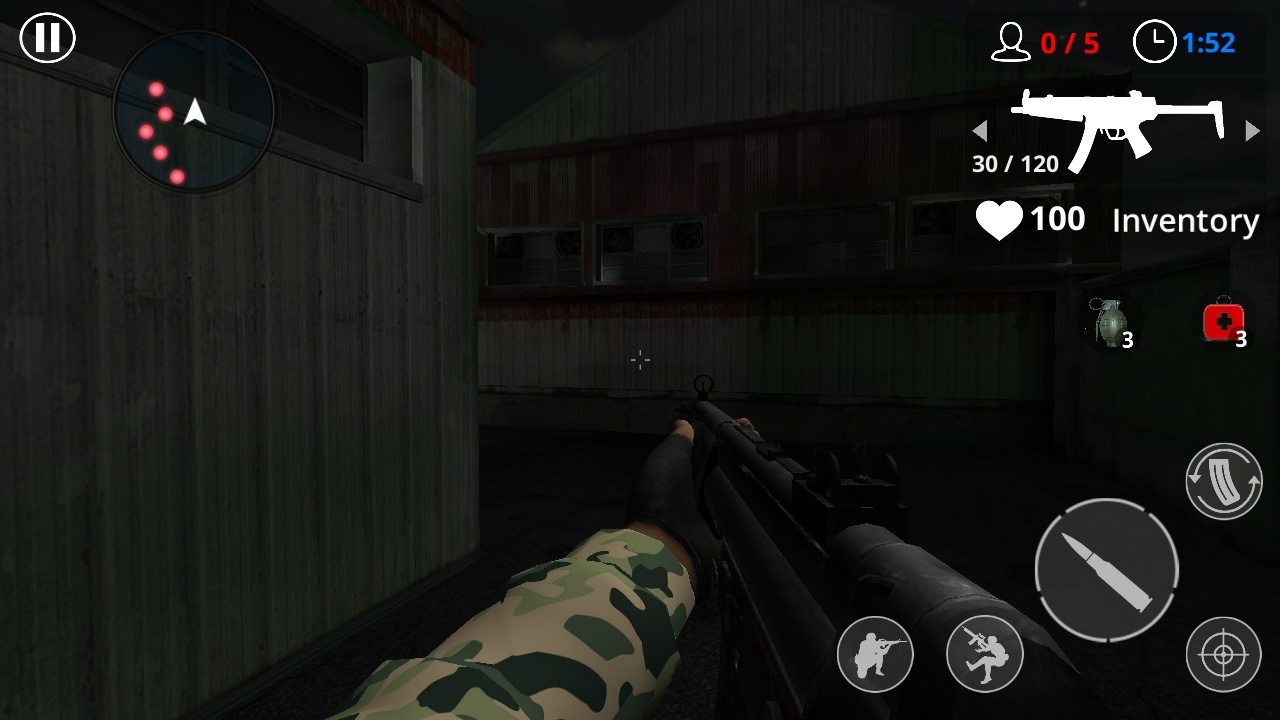The image size is (1280, 720).
Task: Fire using the bullet button
Action: click(1106, 570)
